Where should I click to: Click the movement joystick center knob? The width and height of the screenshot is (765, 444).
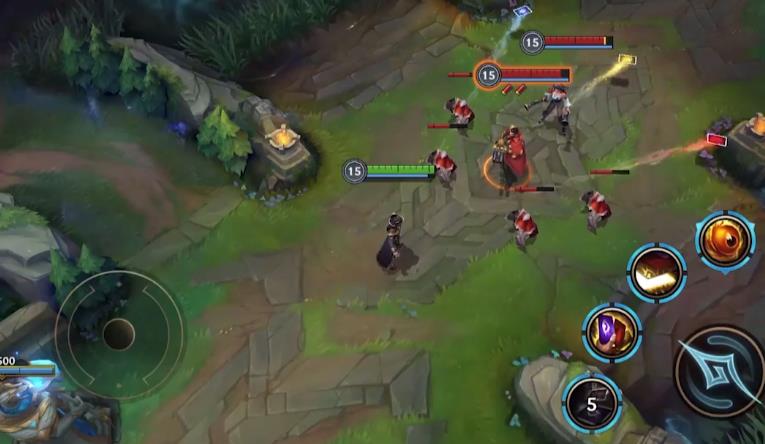coord(118,334)
